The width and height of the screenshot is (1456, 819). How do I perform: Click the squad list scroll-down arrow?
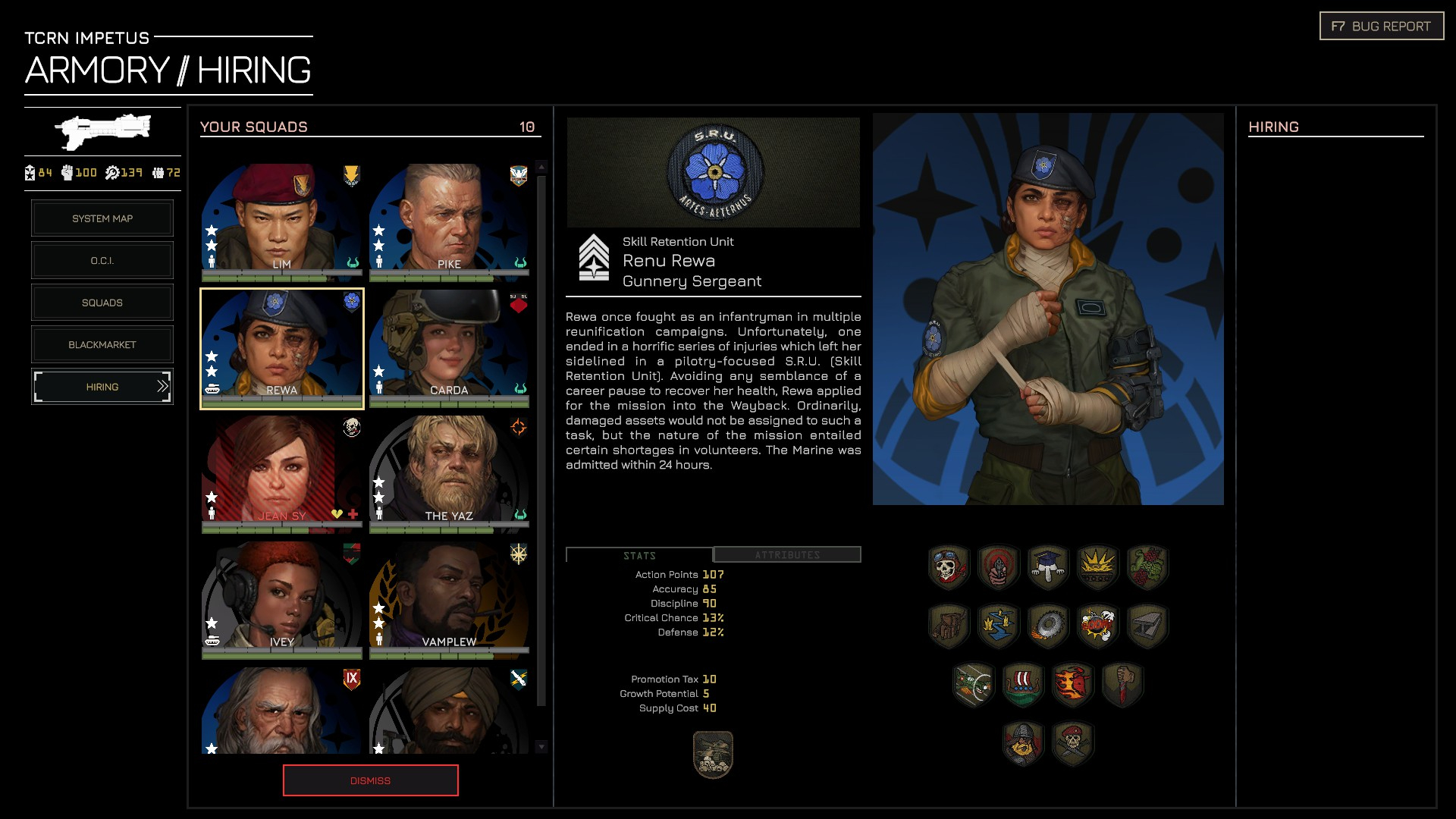click(x=541, y=747)
